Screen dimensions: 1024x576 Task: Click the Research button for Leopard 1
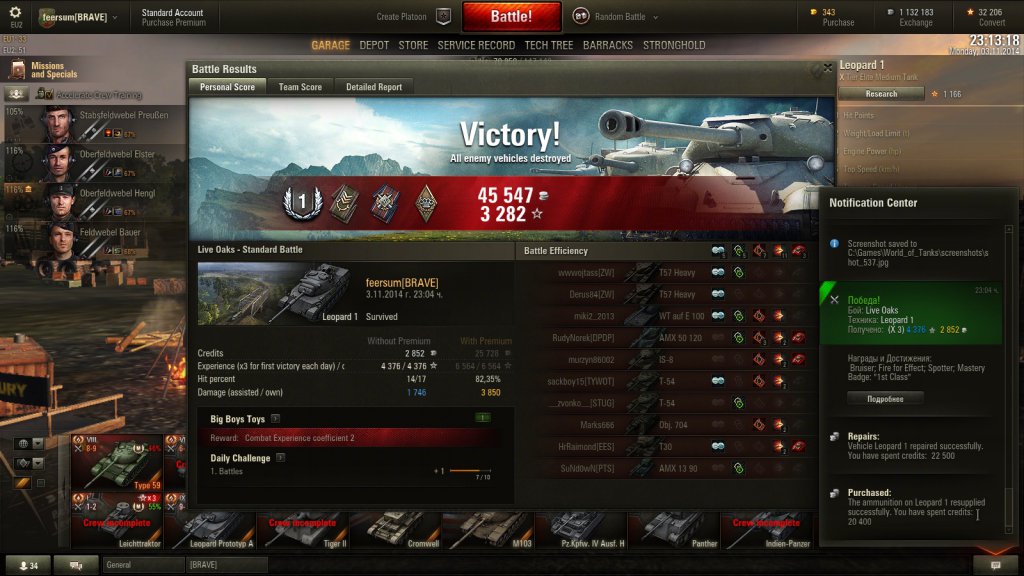[880, 94]
